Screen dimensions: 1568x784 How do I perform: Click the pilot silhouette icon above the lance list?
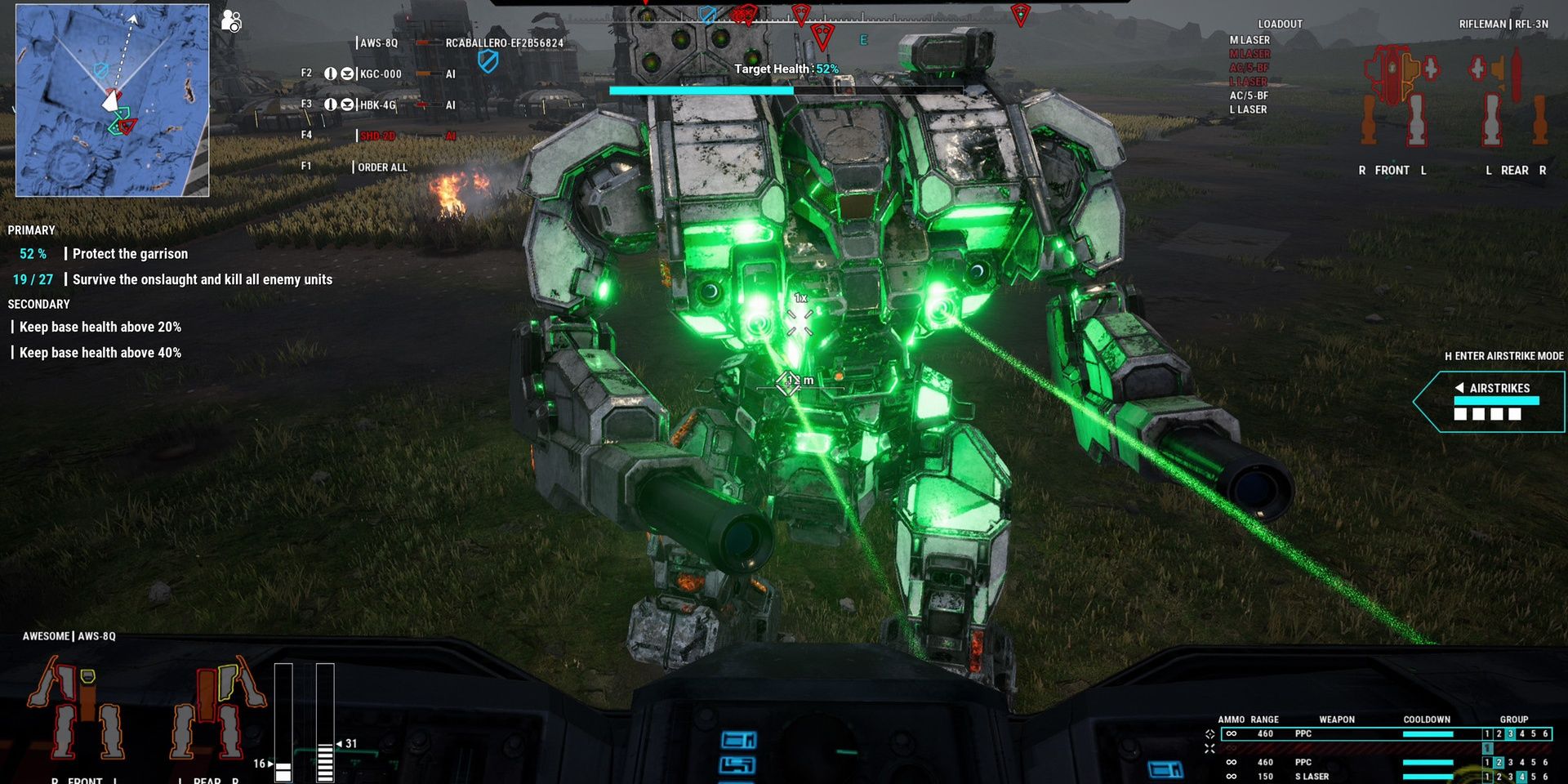230,20
